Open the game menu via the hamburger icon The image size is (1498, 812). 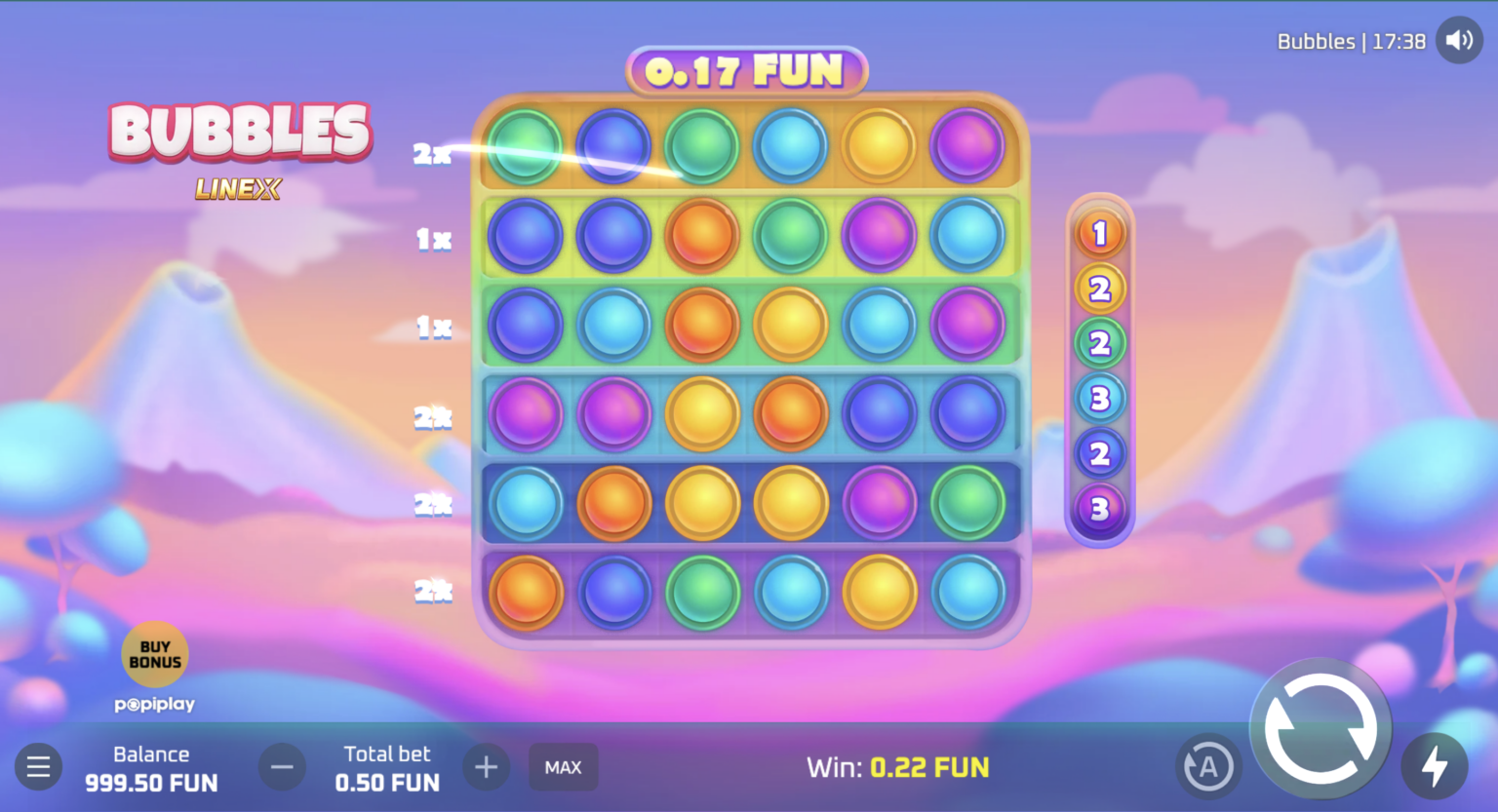(38, 766)
